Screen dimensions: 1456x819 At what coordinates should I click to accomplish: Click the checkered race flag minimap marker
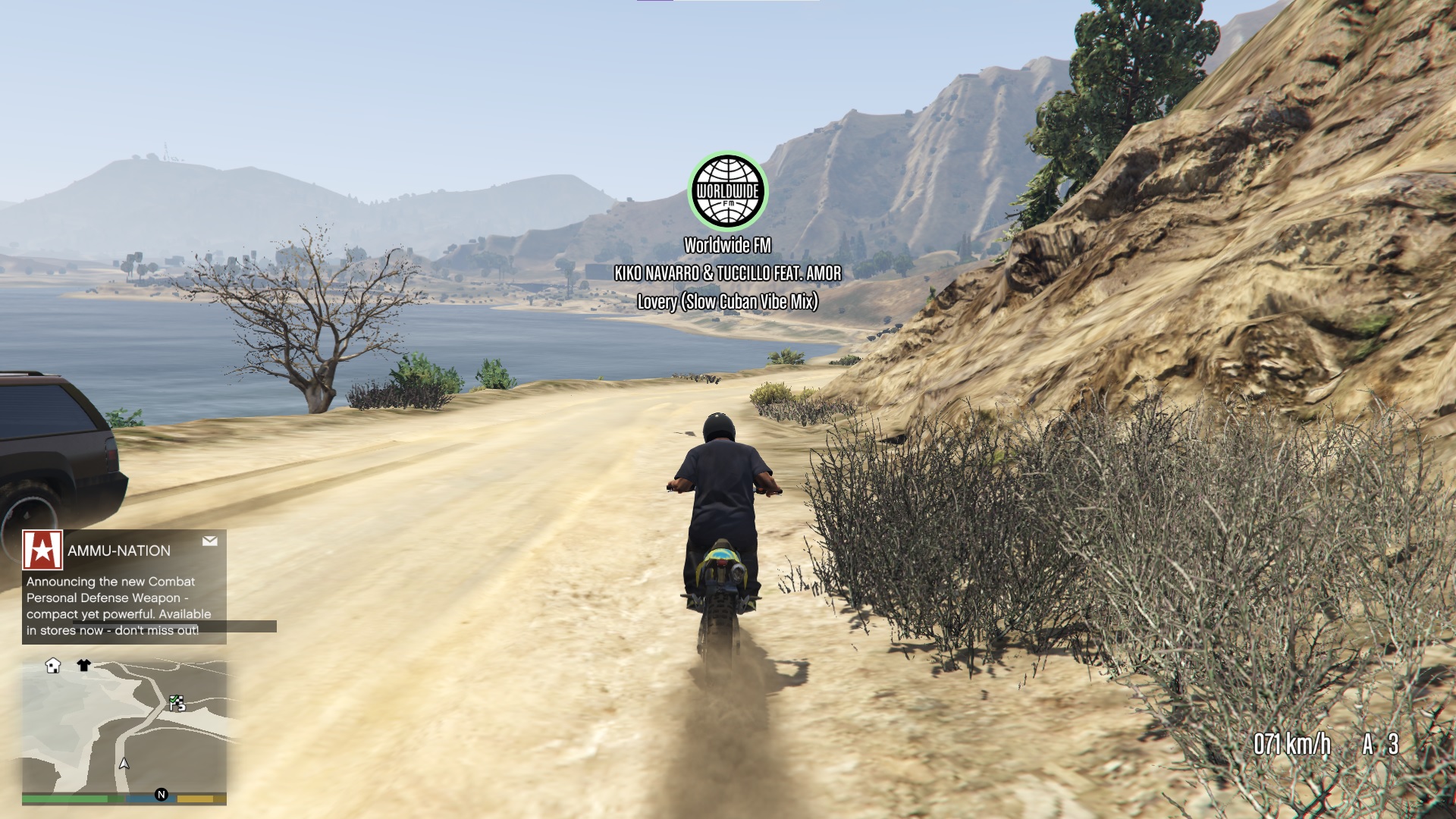coord(178,704)
